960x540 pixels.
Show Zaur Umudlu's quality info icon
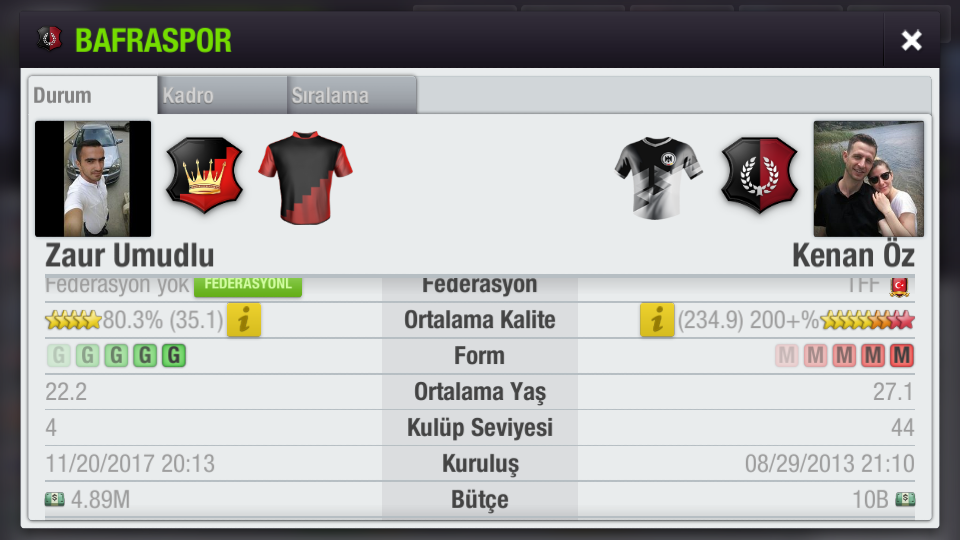(x=244, y=320)
